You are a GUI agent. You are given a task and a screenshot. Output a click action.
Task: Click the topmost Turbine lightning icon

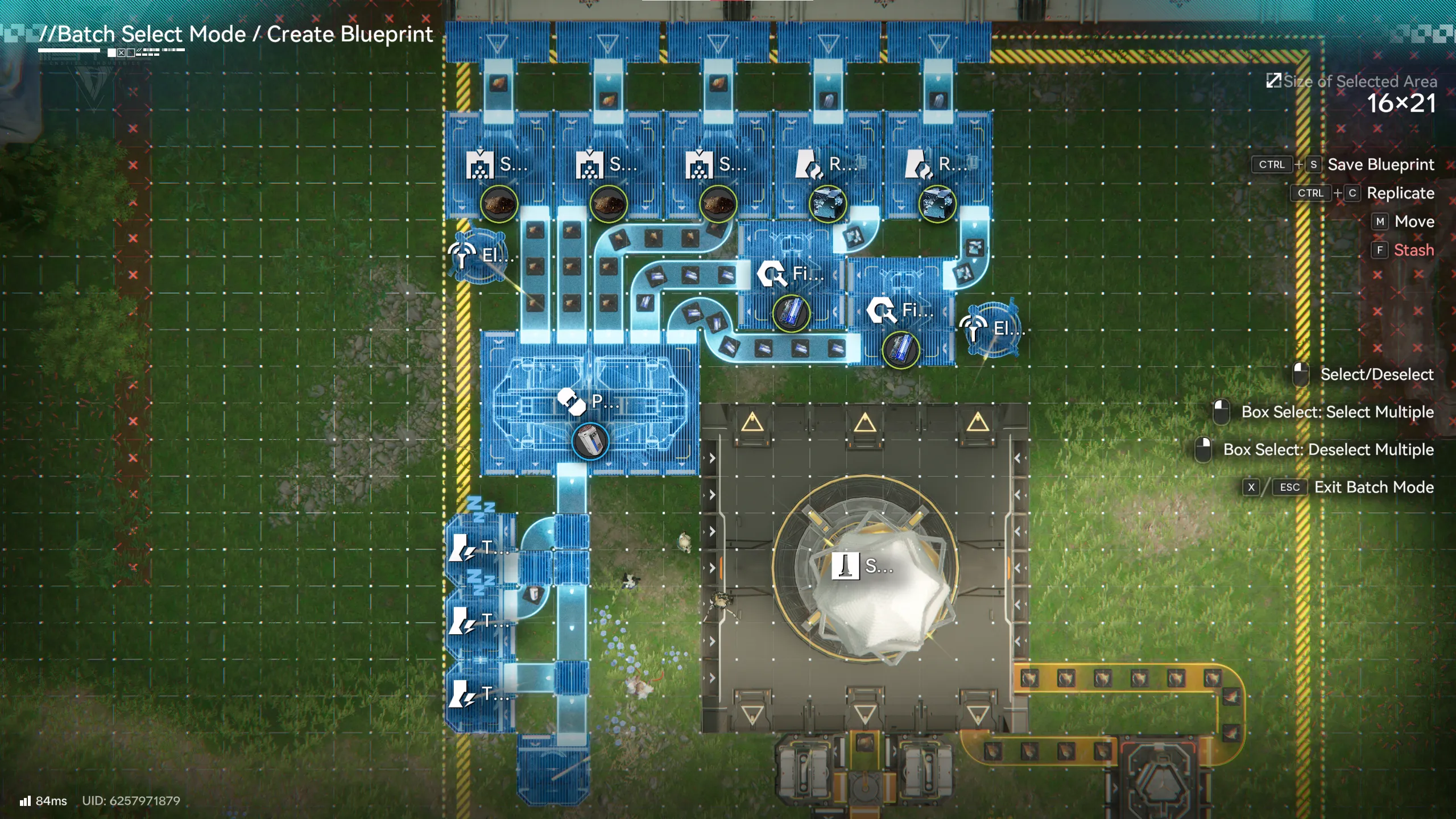pyautogui.click(x=461, y=549)
